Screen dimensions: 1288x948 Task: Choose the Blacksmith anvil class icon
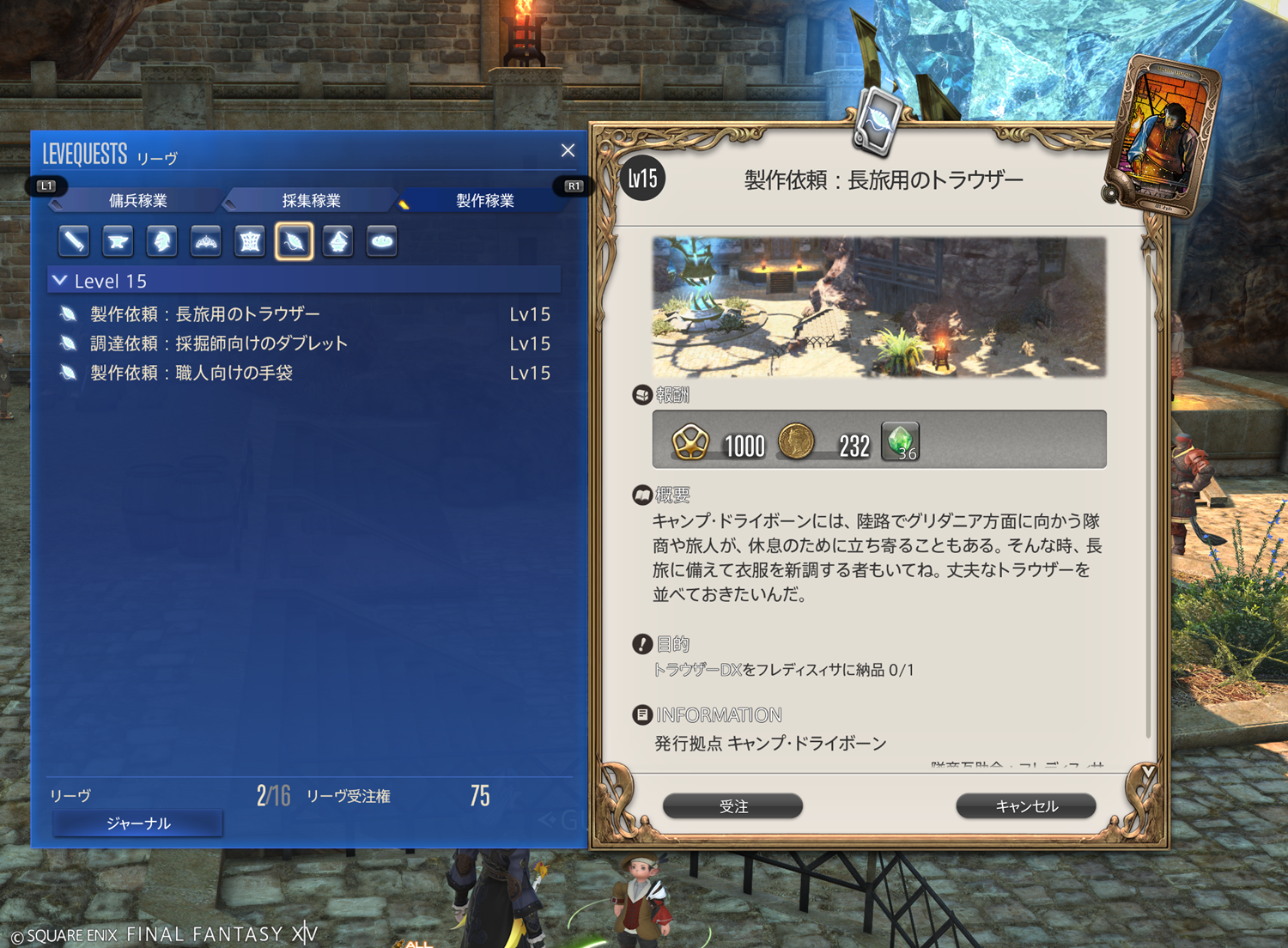[x=118, y=242]
